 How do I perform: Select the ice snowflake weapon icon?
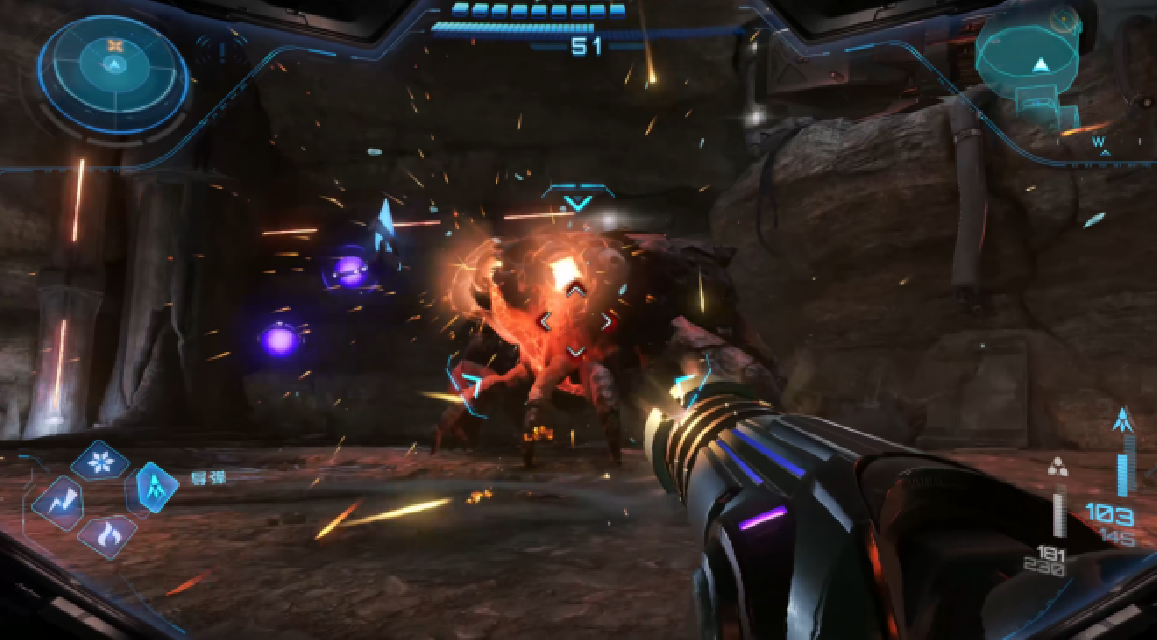tap(99, 462)
